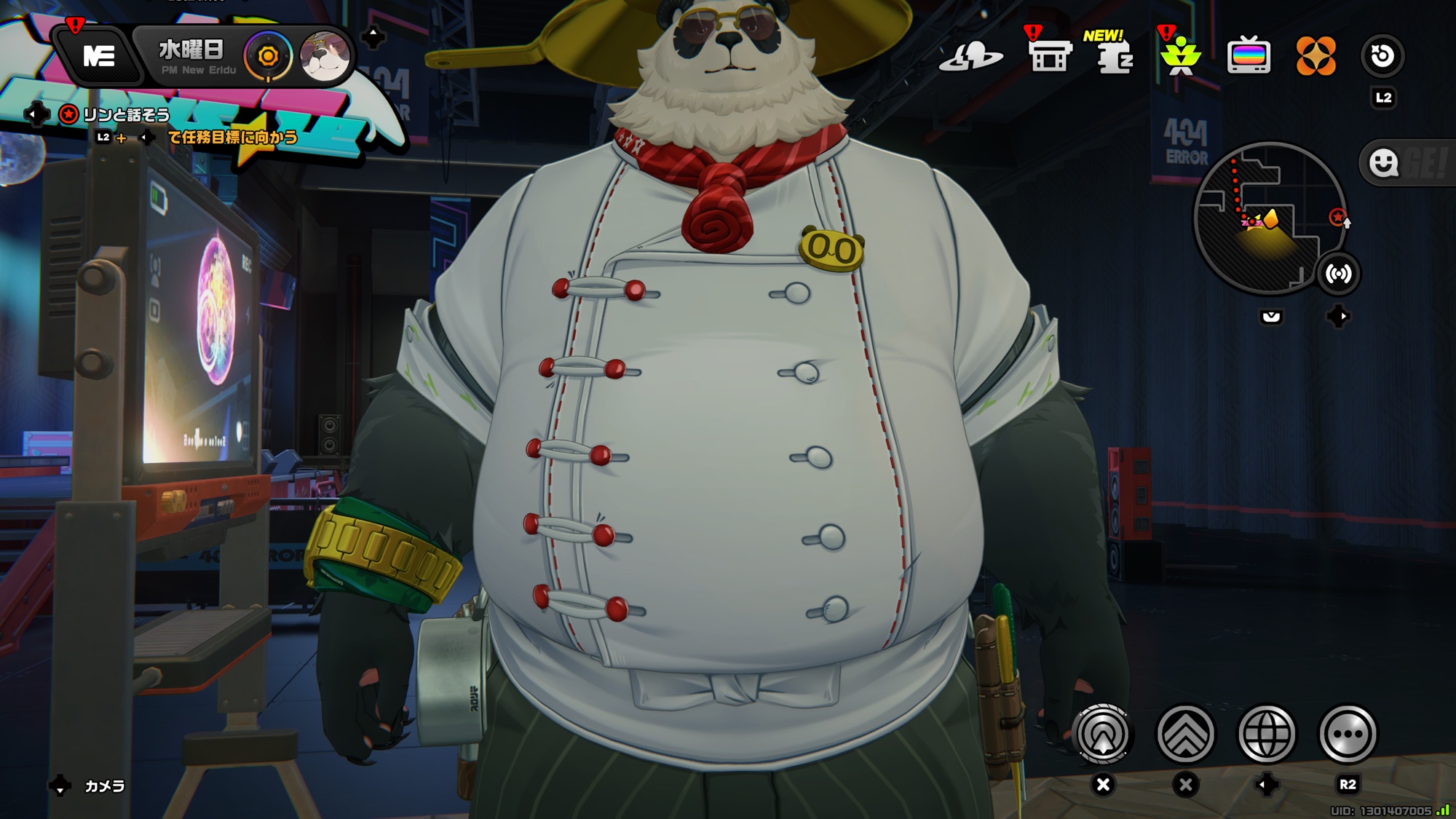Screen dimensions: 1456x819
Task: Click the signal broadcast icon beside minimap
Action: (x=1338, y=274)
